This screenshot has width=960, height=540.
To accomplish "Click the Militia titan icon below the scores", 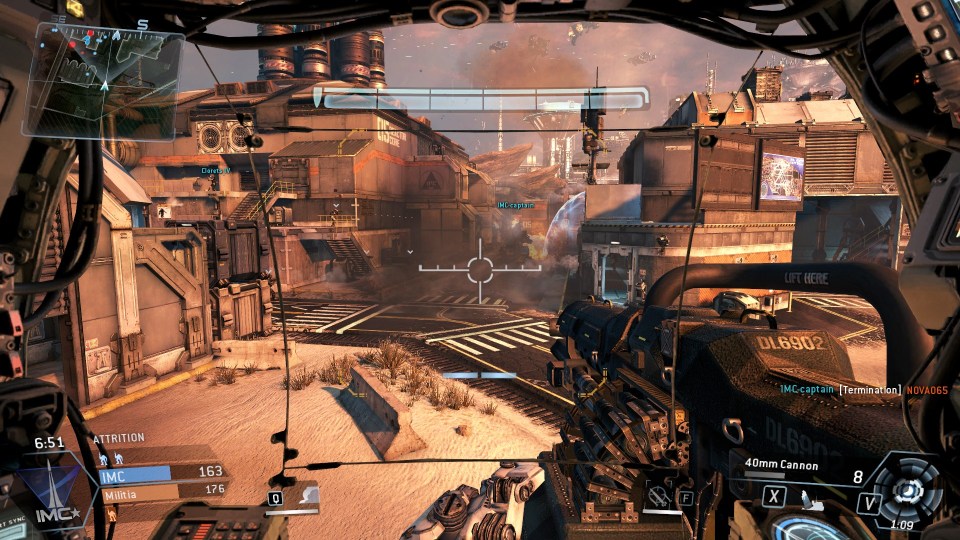I will (x=112, y=515).
